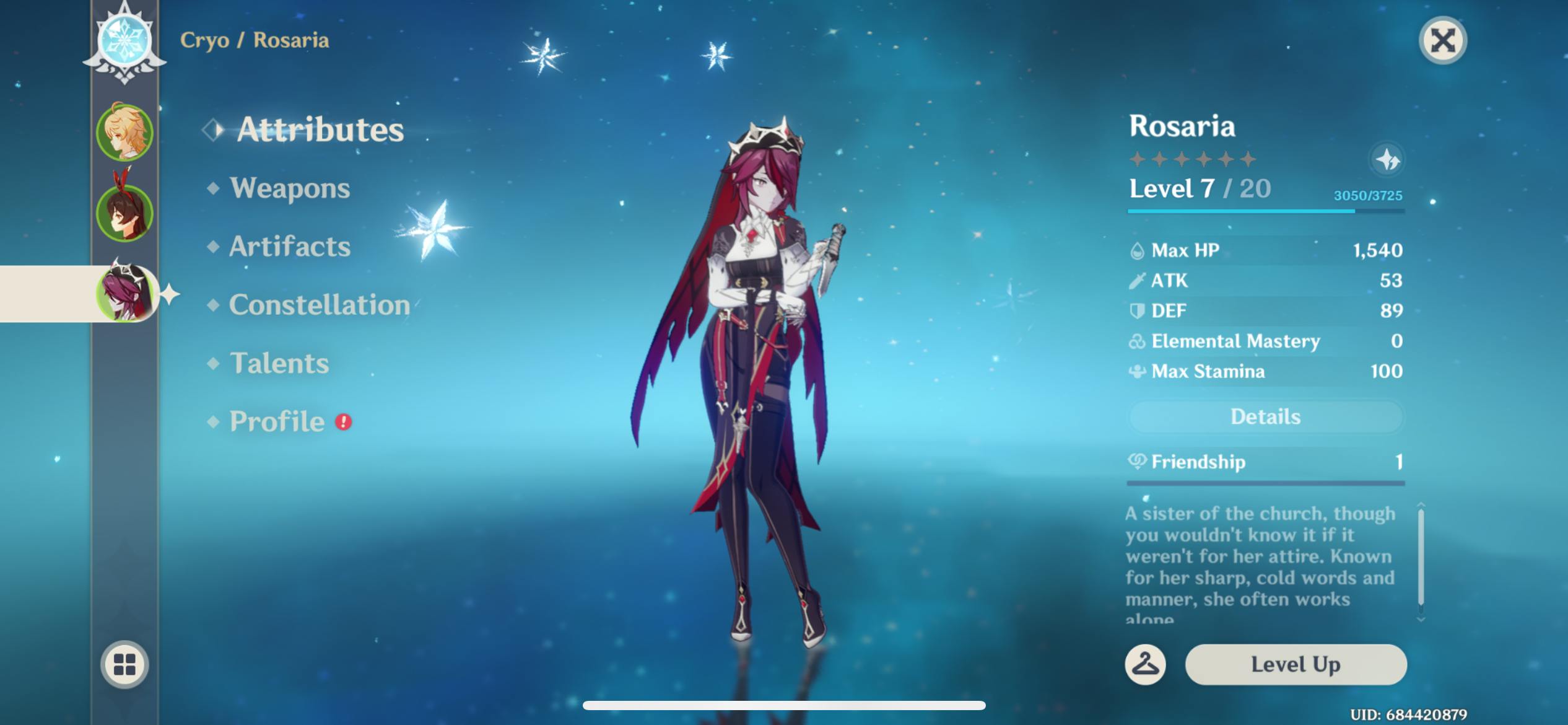Click the Cryo element snowflake emblem
1568x725 pixels.
pos(124,41)
